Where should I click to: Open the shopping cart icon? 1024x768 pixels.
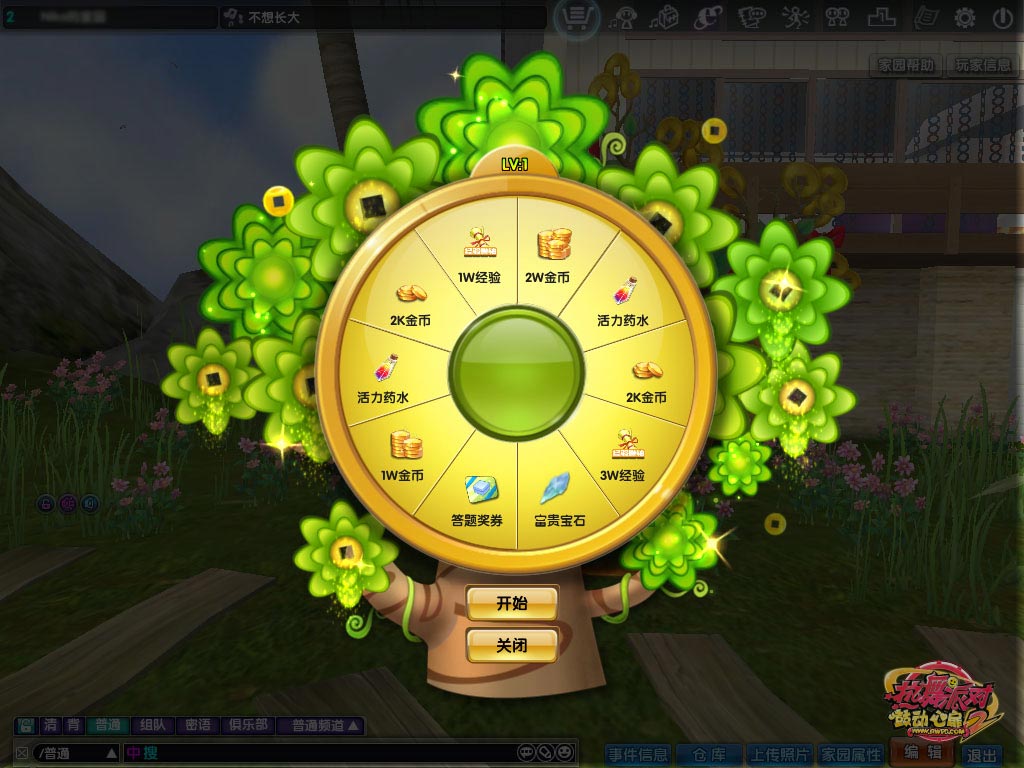tap(577, 17)
